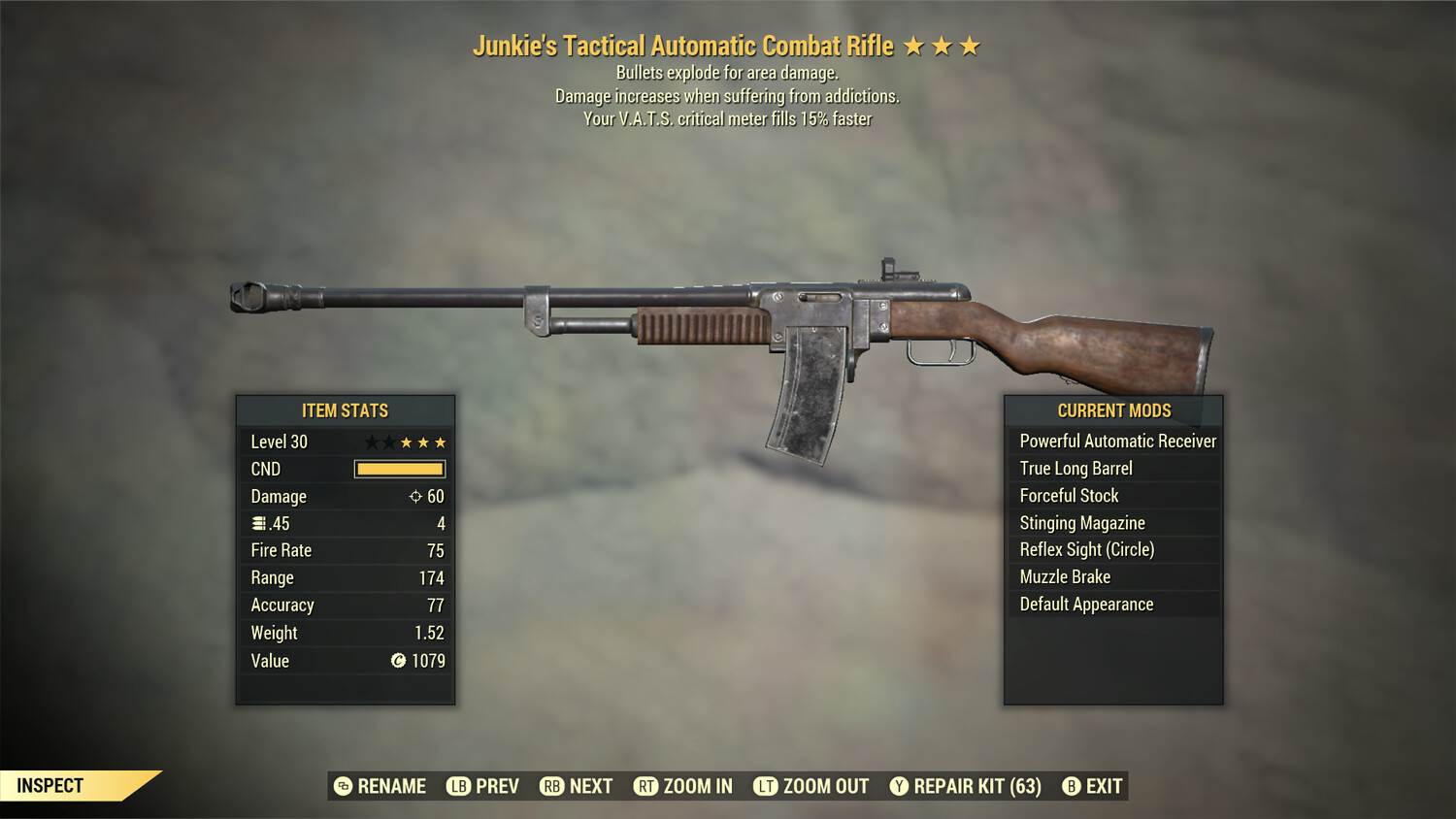Click the .45 ammo icon in Item Stats
Viewport: 1456px width, 819px height.
click(x=257, y=523)
